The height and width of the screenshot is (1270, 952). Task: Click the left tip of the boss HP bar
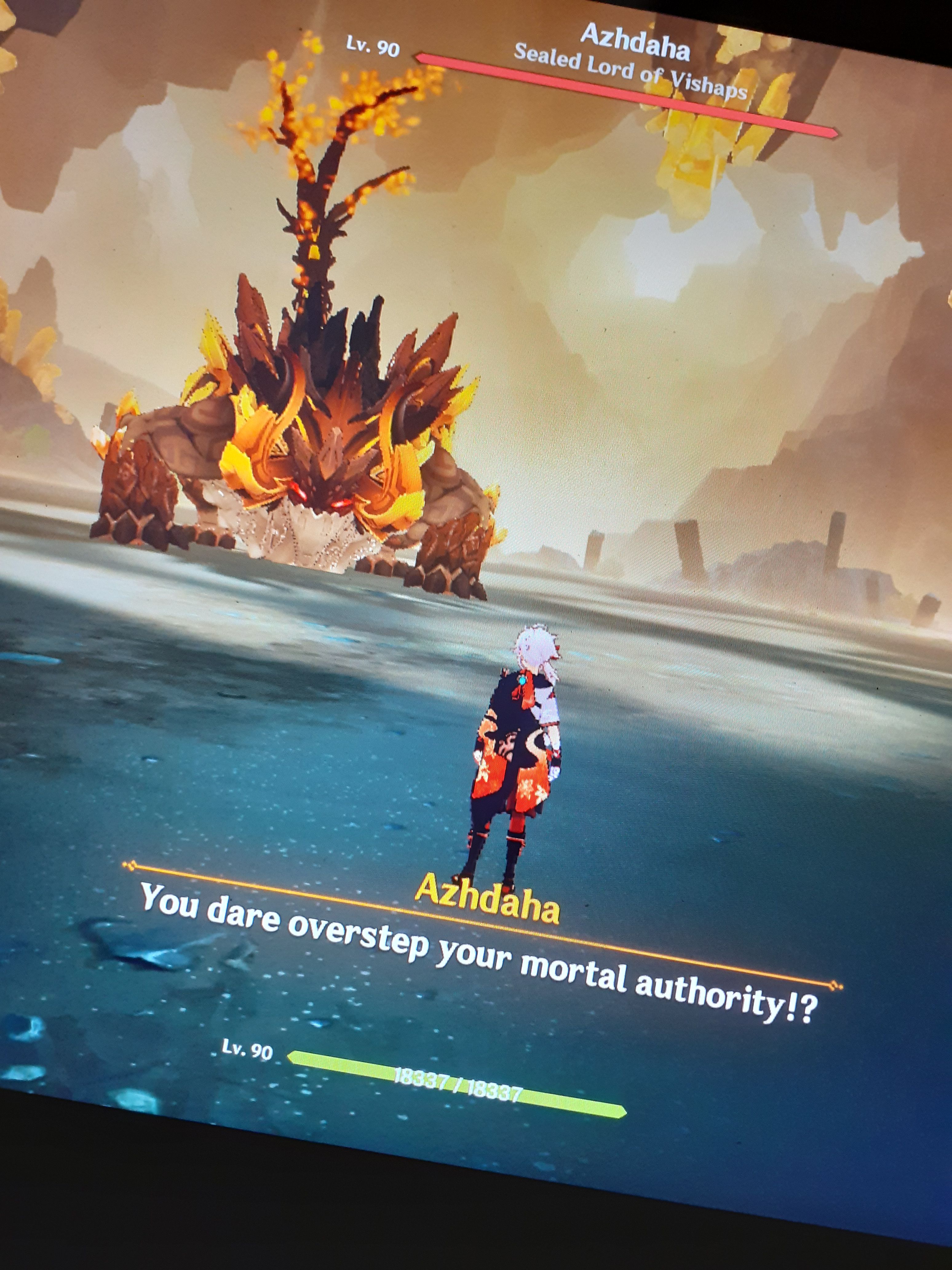419,56
